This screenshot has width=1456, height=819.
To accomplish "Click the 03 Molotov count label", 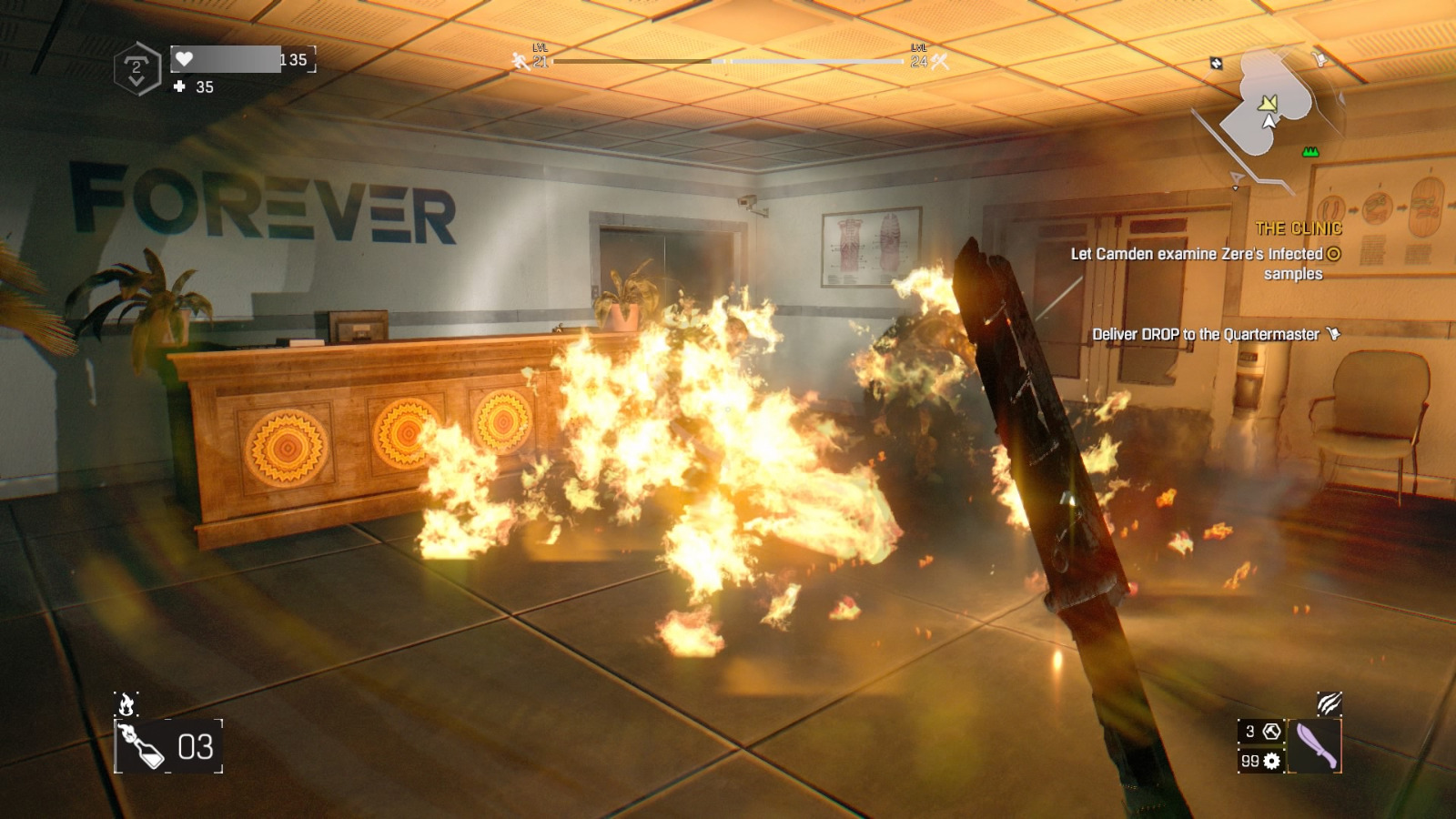I will pyautogui.click(x=198, y=746).
